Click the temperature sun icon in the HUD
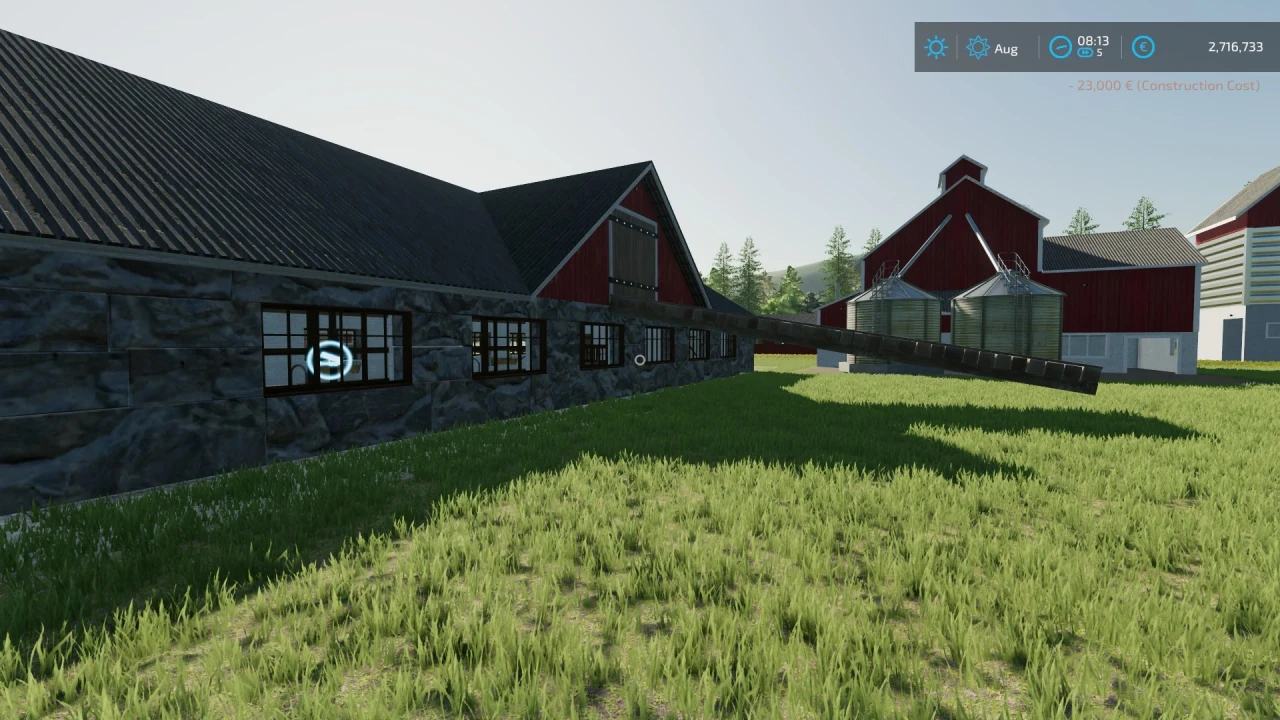Image resolution: width=1280 pixels, height=720 pixels. [x=935, y=47]
